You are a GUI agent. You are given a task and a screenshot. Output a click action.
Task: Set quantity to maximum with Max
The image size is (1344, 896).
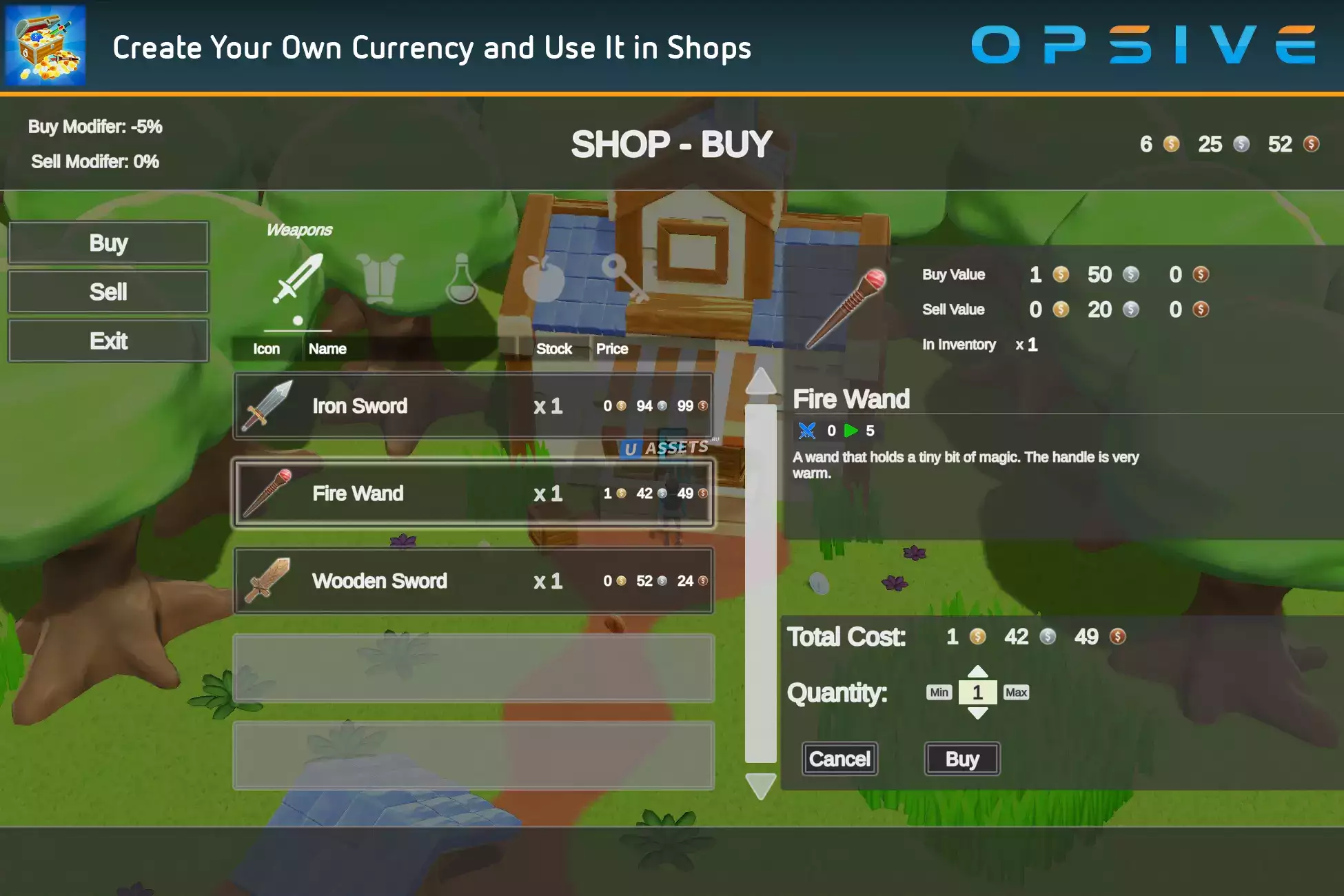coord(1016,692)
